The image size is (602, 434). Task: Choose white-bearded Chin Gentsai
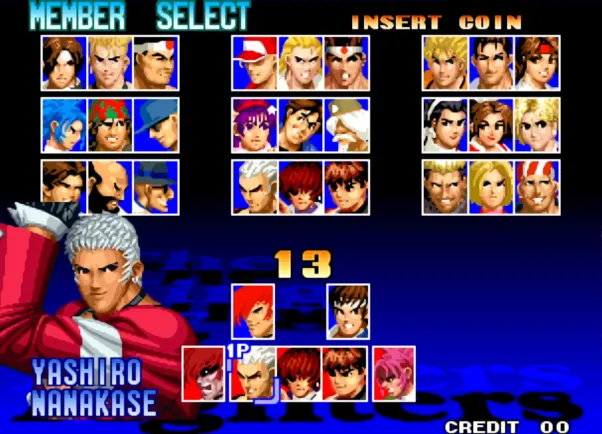click(346, 124)
